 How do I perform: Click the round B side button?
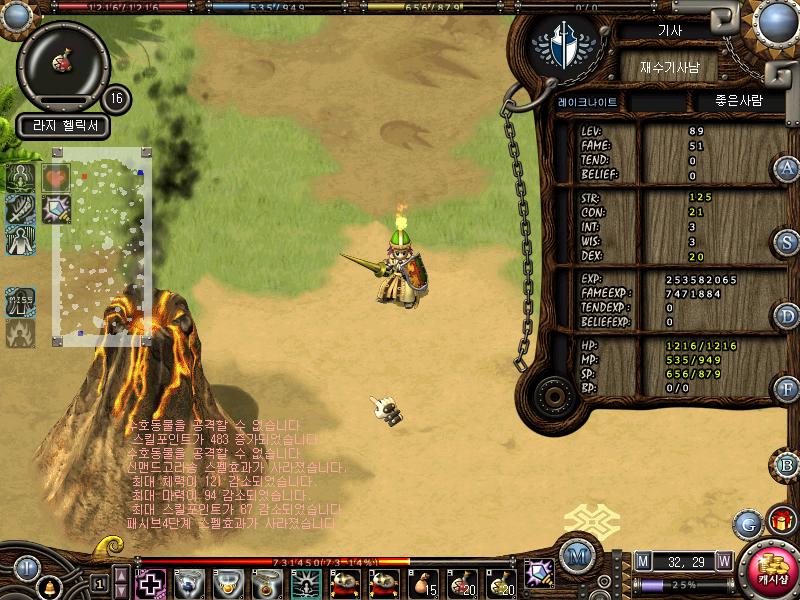point(787,464)
